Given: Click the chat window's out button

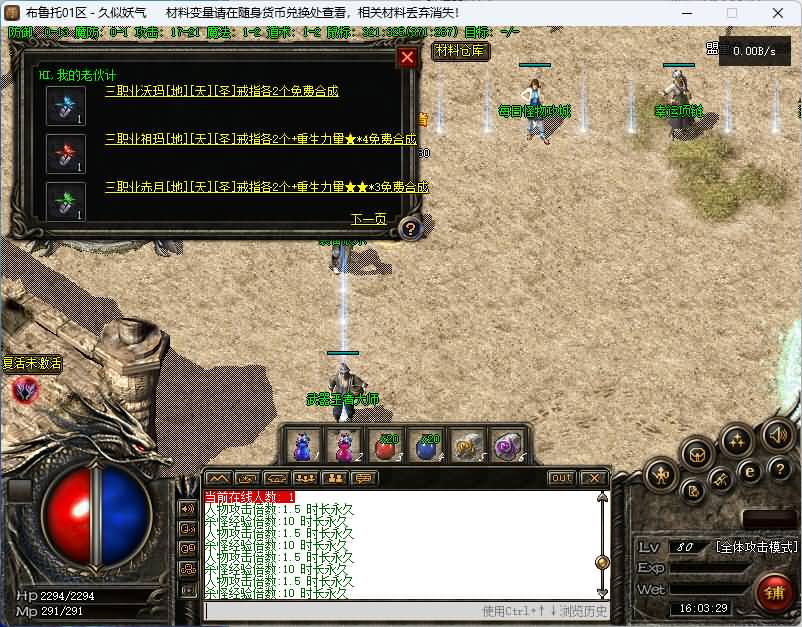Looking at the screenshot, I should (x=562, y=478).
